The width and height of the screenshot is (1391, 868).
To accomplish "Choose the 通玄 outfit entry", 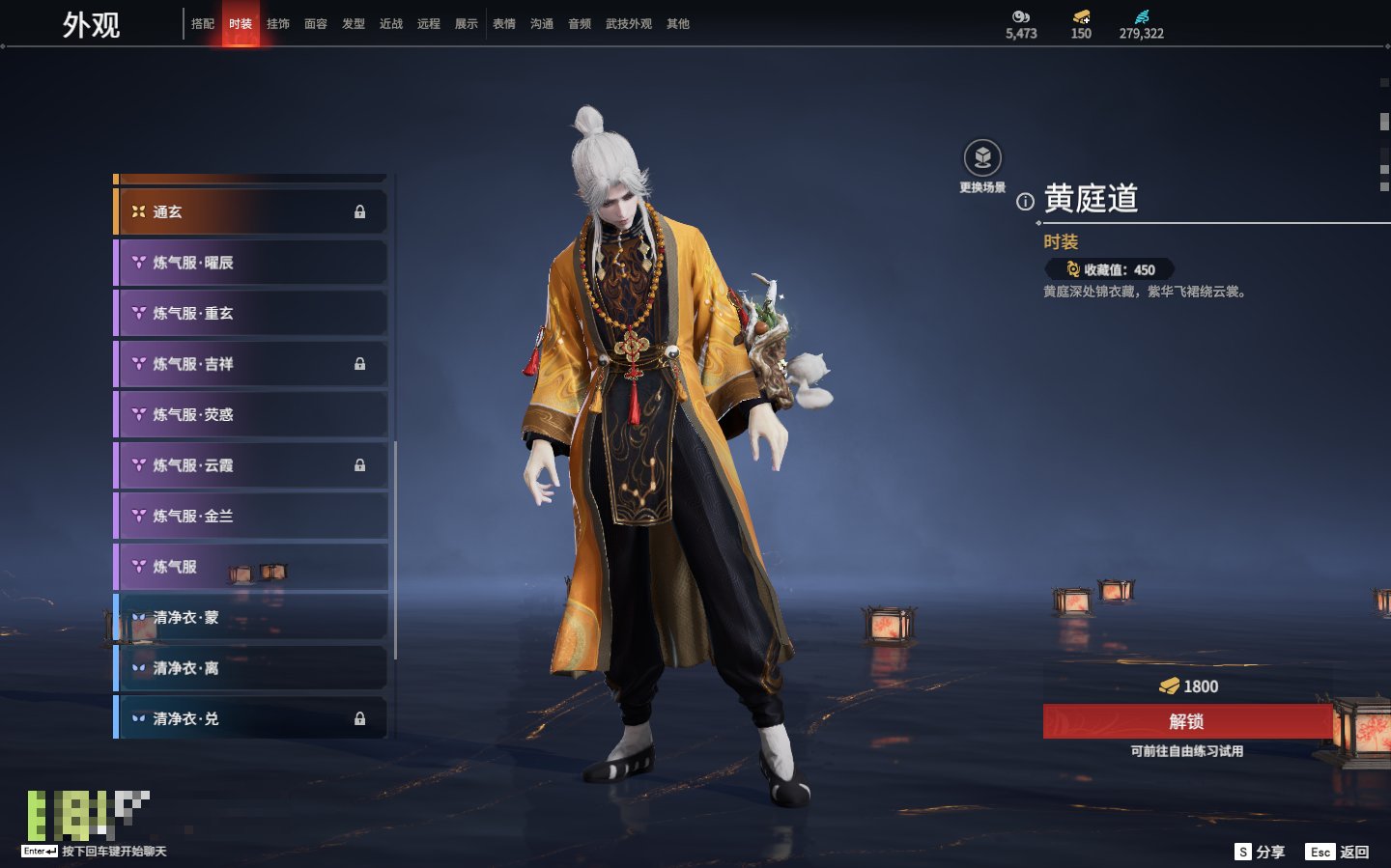I will [x=251, y=211].
